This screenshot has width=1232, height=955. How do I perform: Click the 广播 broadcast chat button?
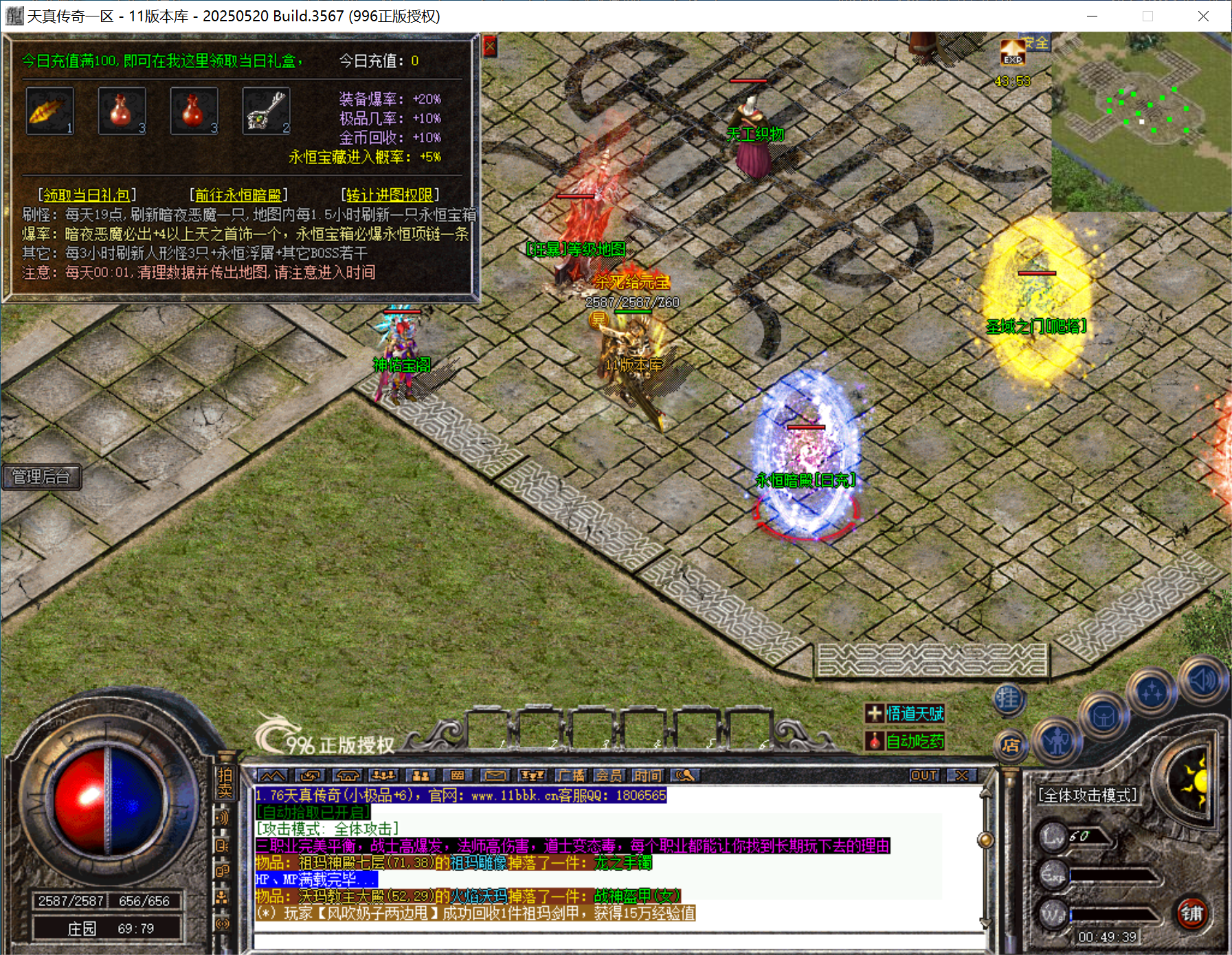tap(571, 776)
